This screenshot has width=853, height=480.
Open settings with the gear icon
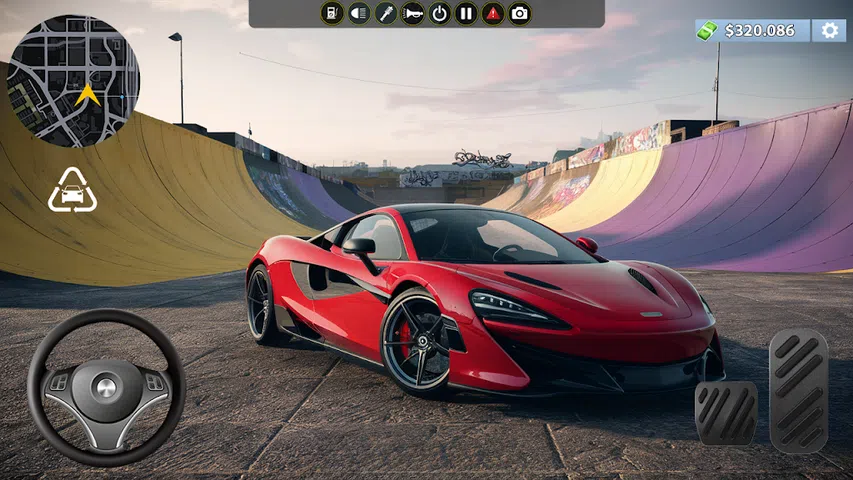(828, 30)
